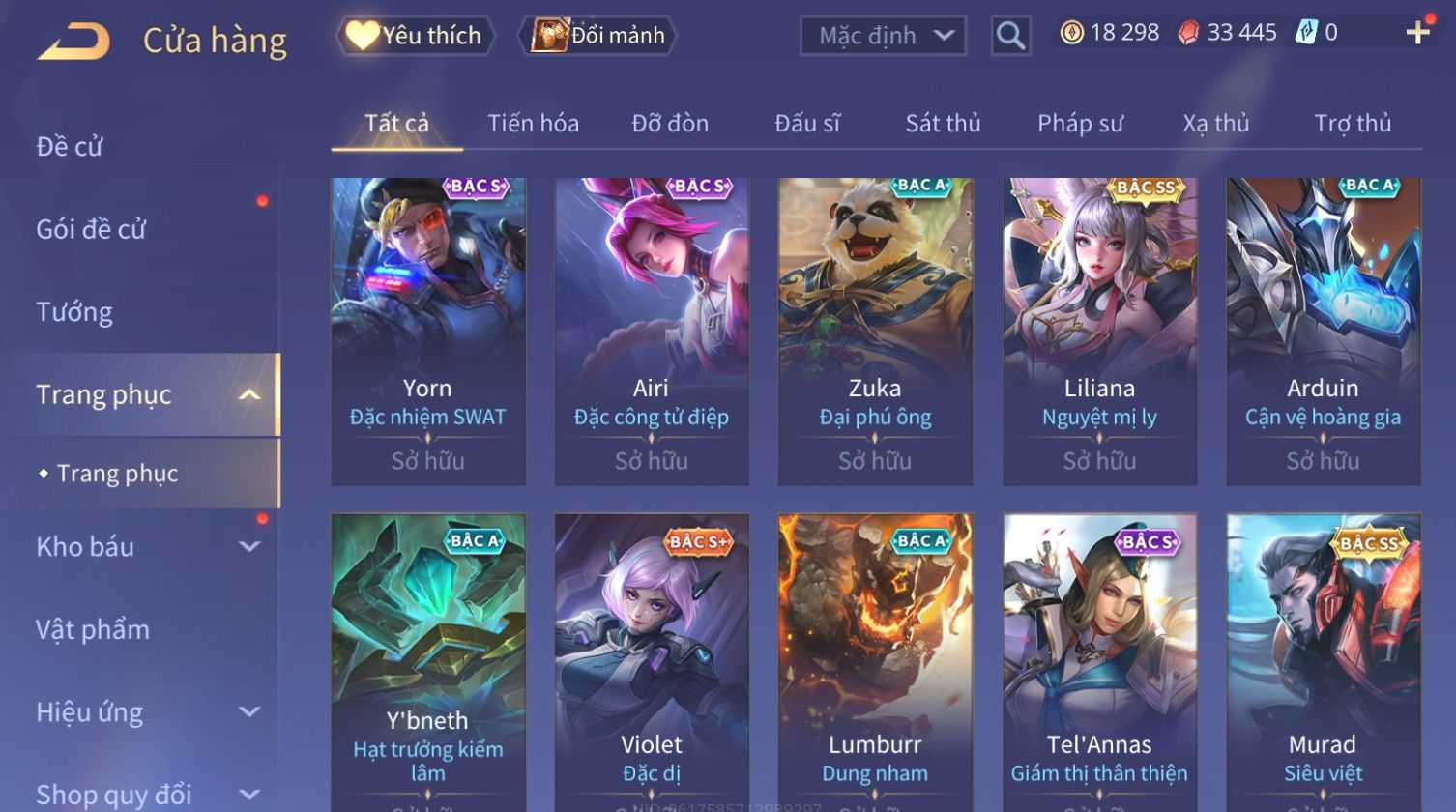Go back using the gold arrow button

point(73,41)
